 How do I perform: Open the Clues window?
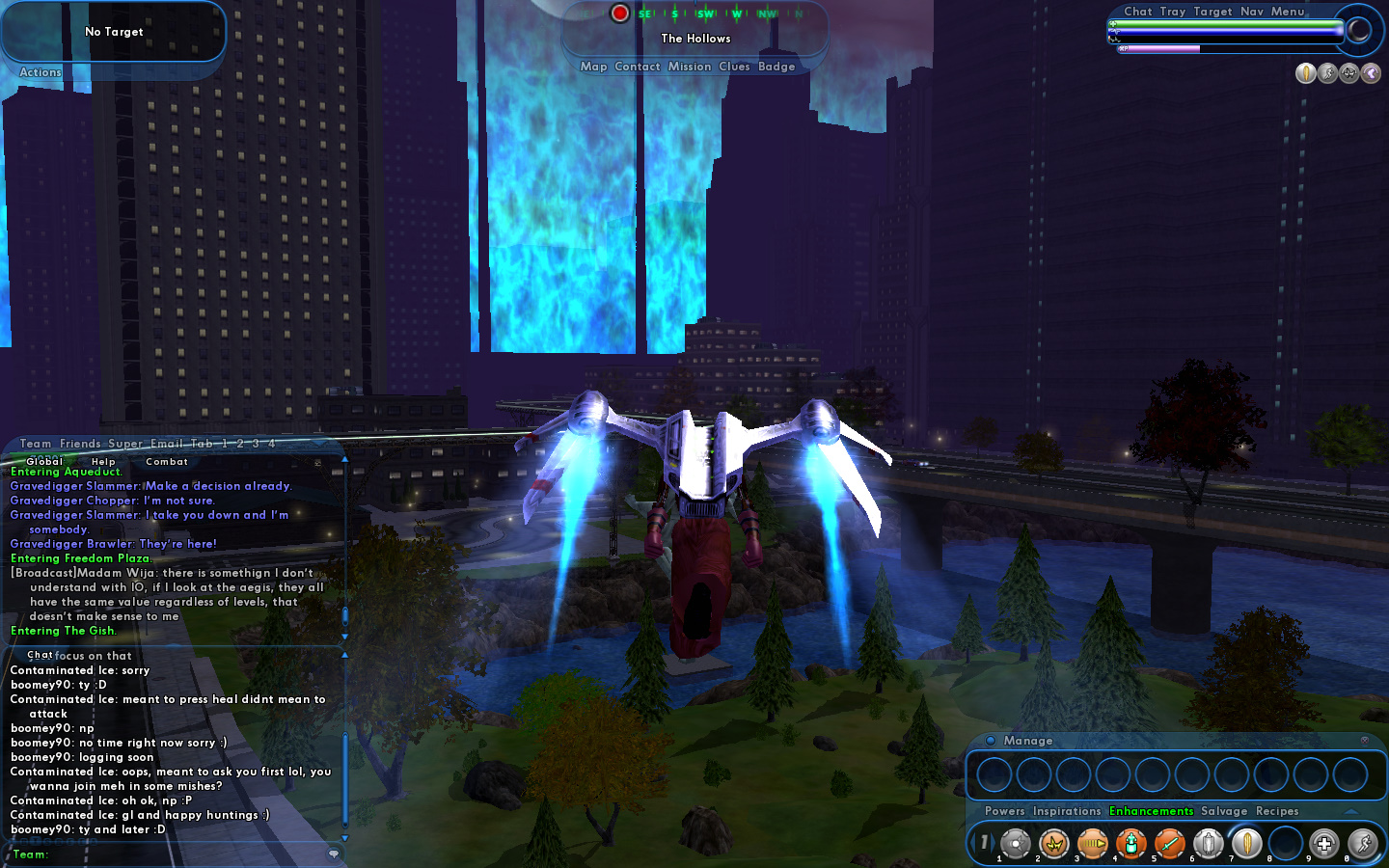click(733, 67)
